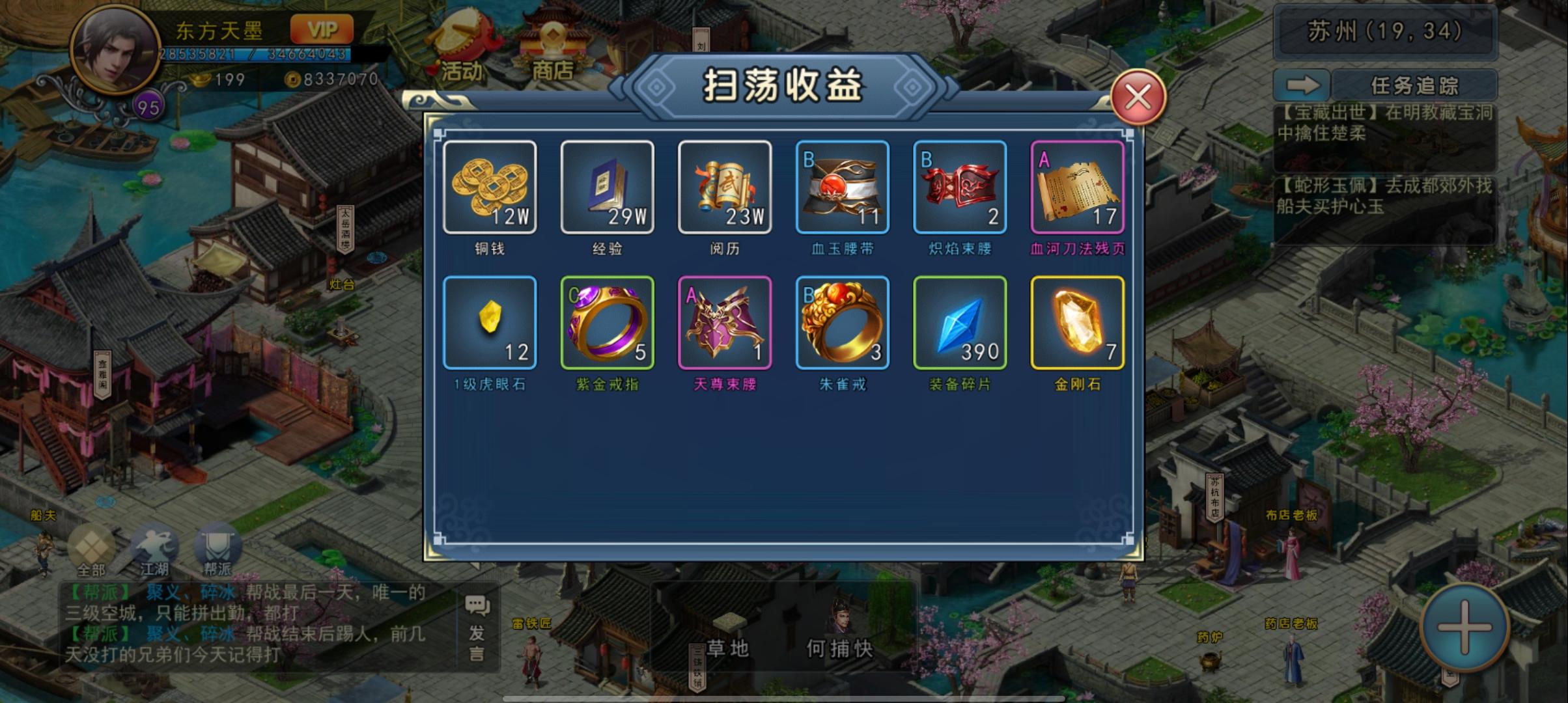
Task: Collapse the 任务追踪 quest tracker arrow
Action: click(1303, 84)
